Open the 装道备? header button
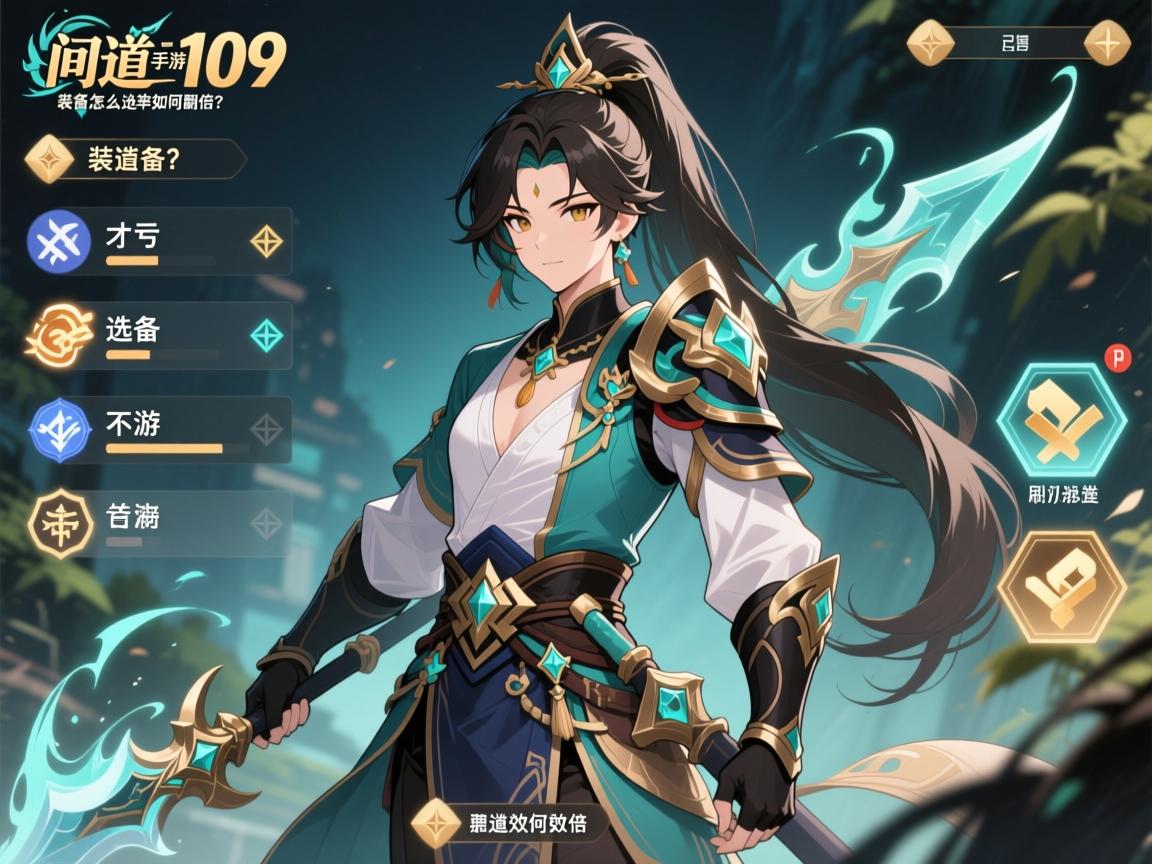The height and width of the screenshot is (864, 1152). click(x=135, y=160)
